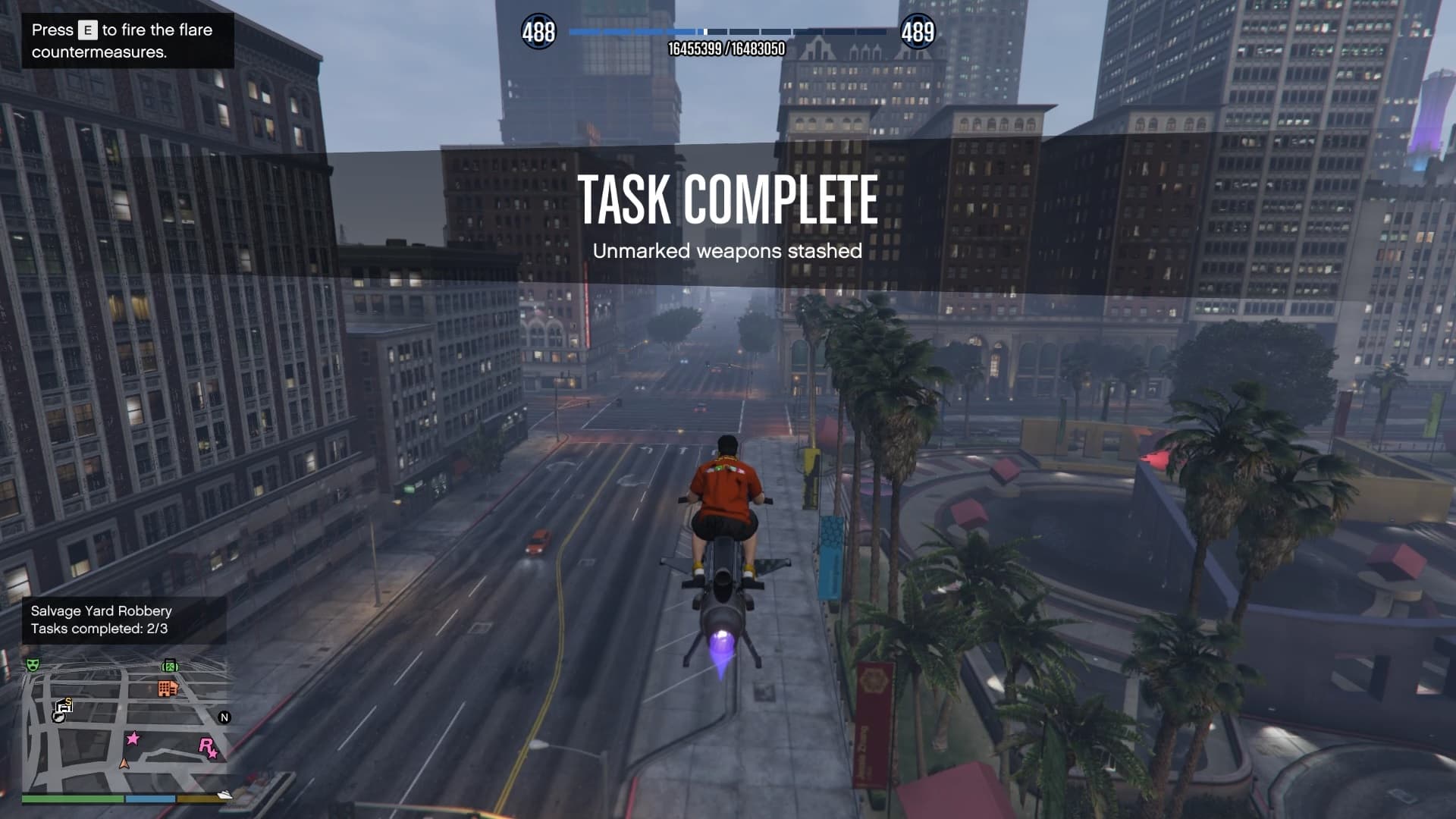Screen dimensions: 1456x819
Task: Click the white yacht icon below minimap
Action: [x=225, y=795]
